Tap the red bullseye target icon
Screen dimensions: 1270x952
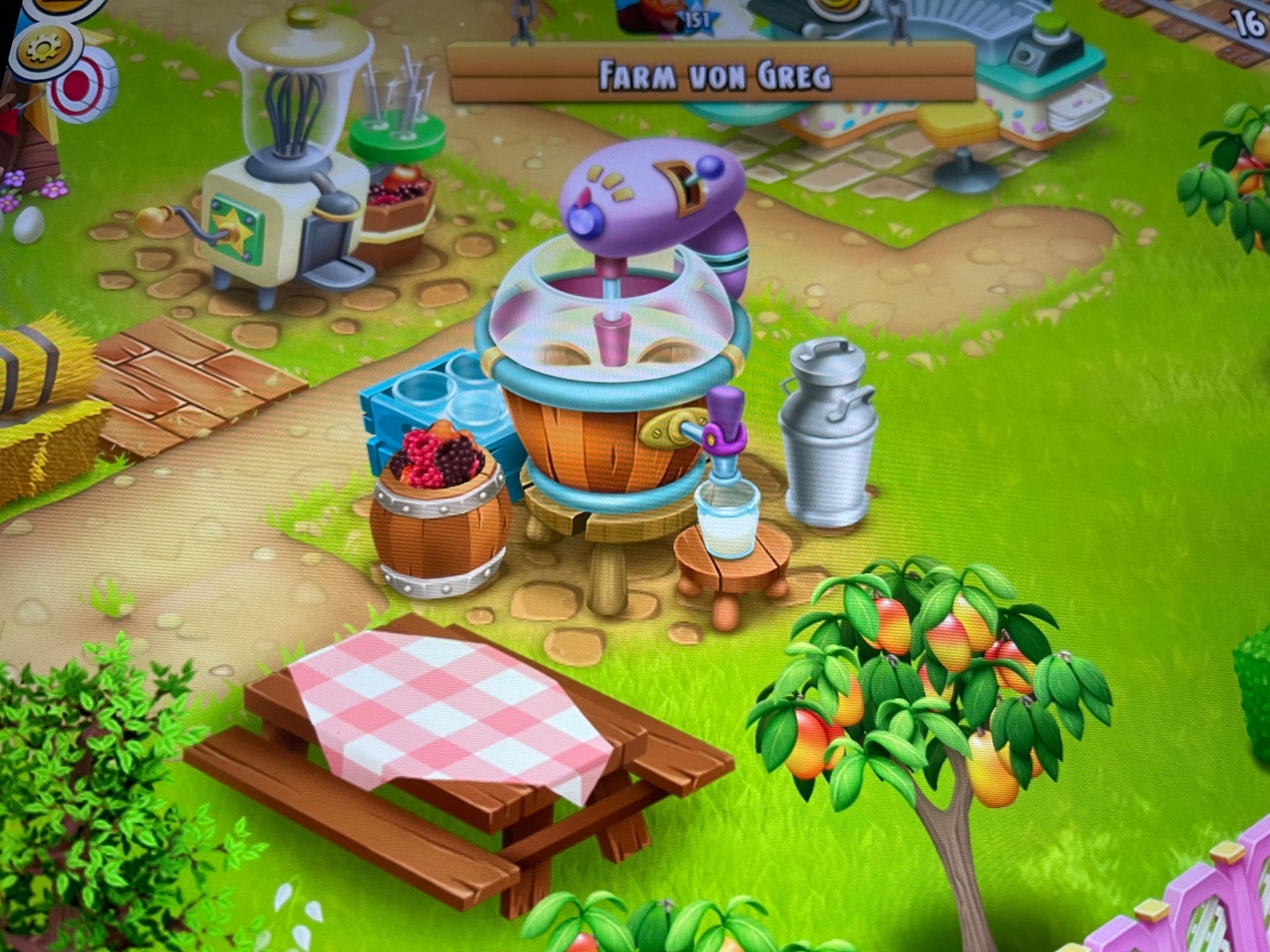click(x=82, y=86)
